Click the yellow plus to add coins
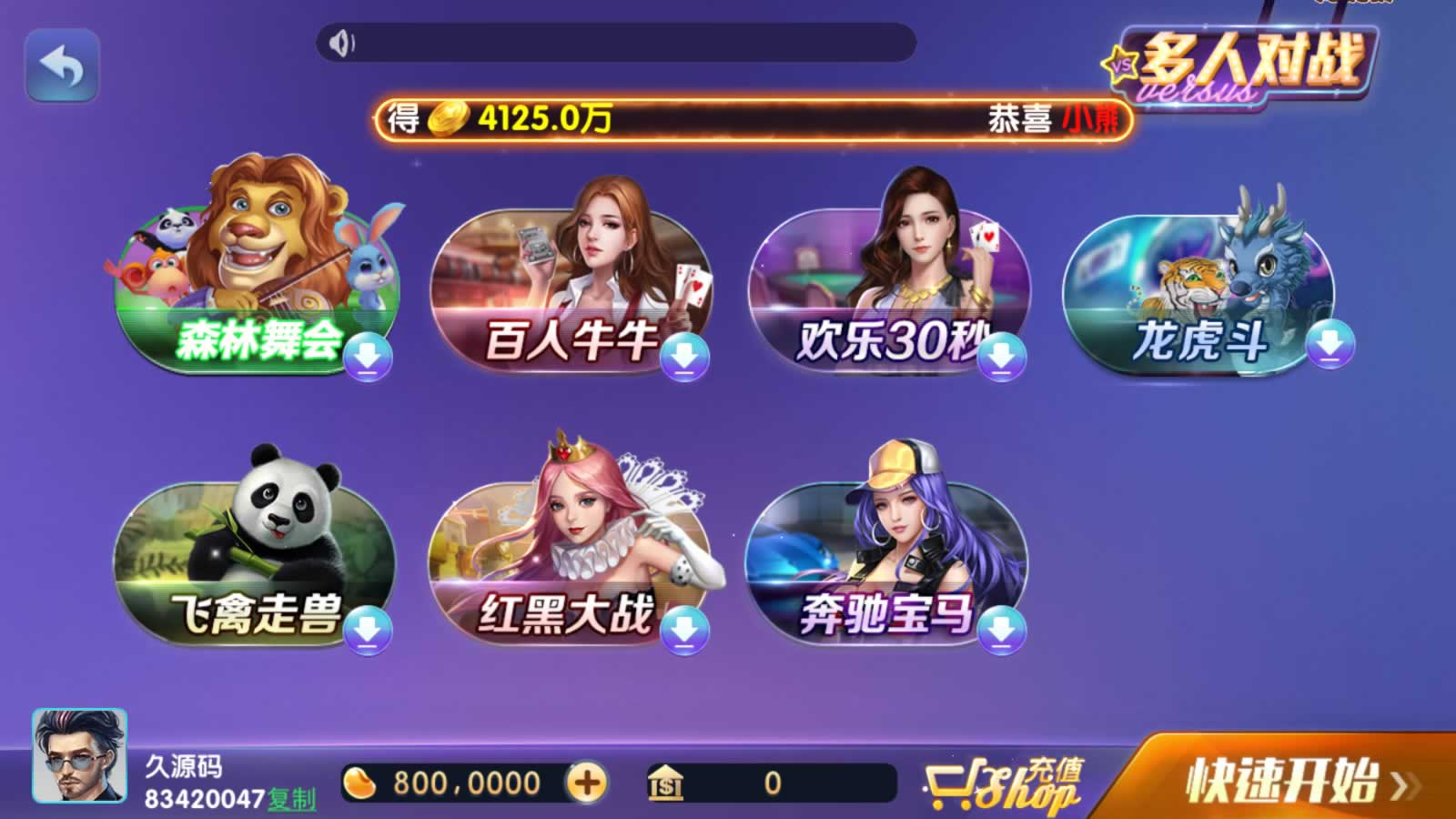The width and height of the screenshot is (1456, 819). [587, 783]
